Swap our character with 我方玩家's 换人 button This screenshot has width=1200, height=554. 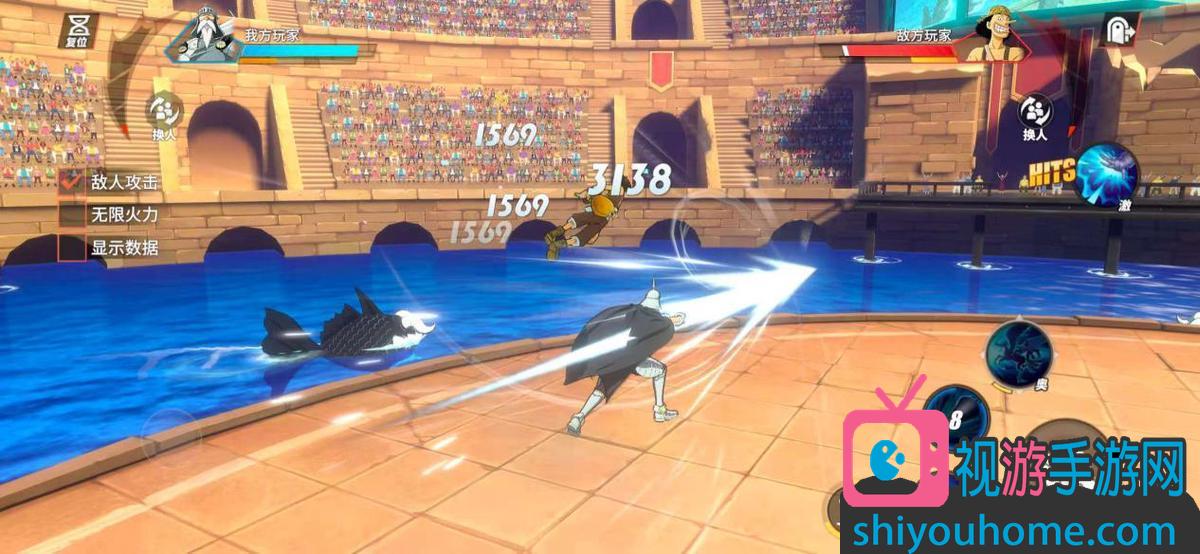(x=163, y=114)
